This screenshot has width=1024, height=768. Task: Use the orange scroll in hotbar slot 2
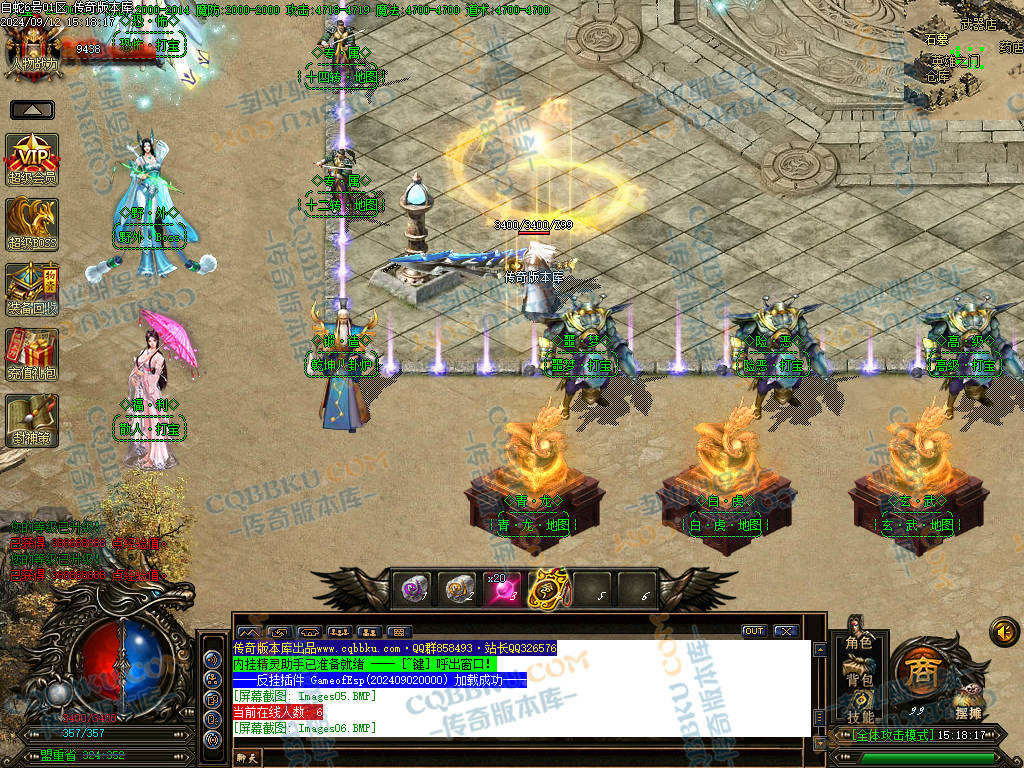click(459, 590)
